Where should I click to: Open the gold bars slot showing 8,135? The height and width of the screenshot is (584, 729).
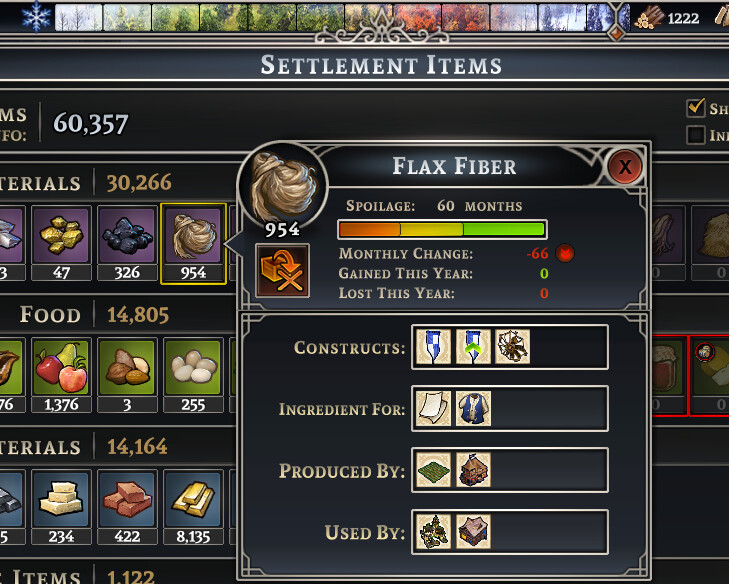193,502
